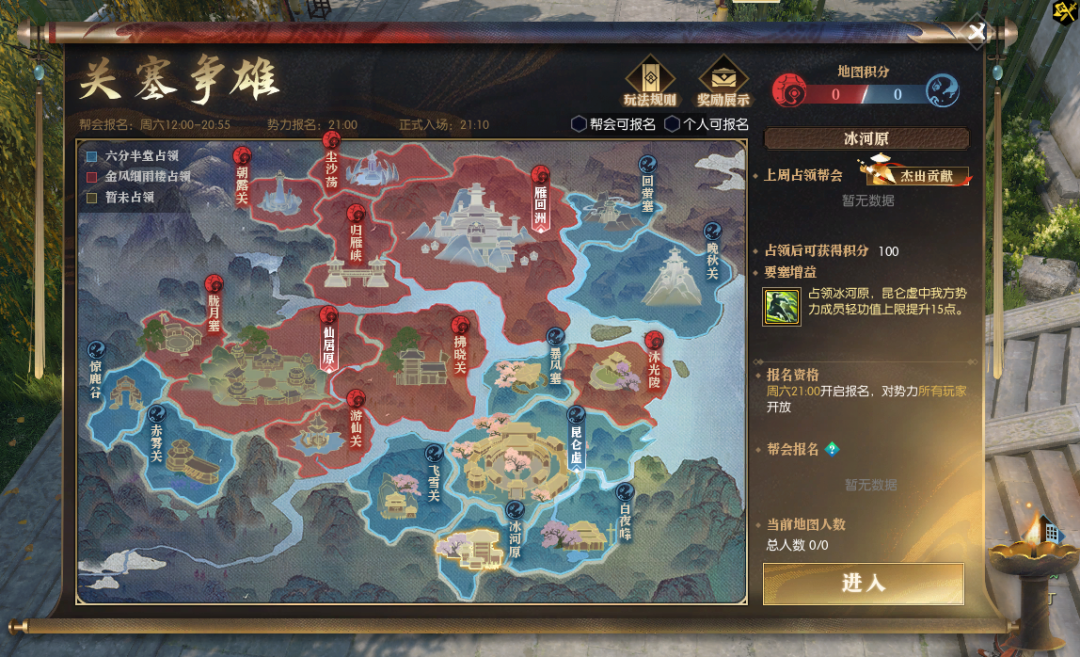Screen dimensions: 1080x657
Task: Choose 归雁峡 on the map
Action: (355, 233)
